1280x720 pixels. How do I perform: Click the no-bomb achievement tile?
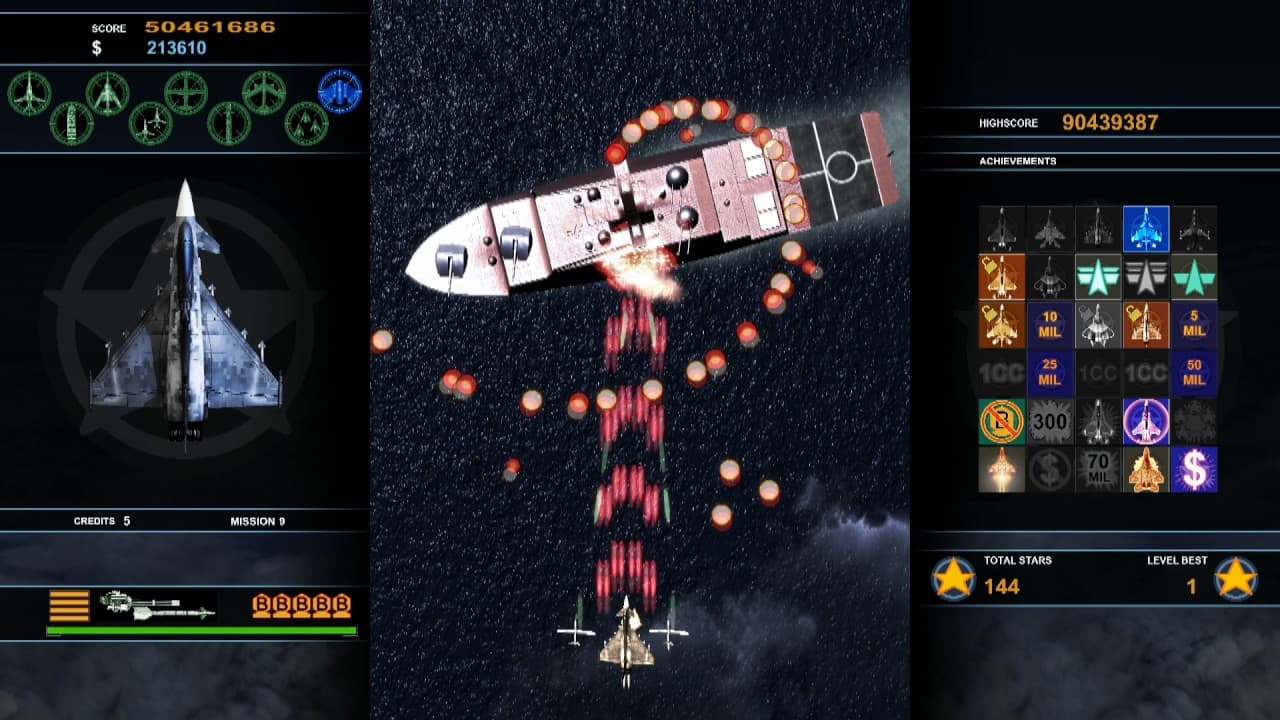point(1001,421)
